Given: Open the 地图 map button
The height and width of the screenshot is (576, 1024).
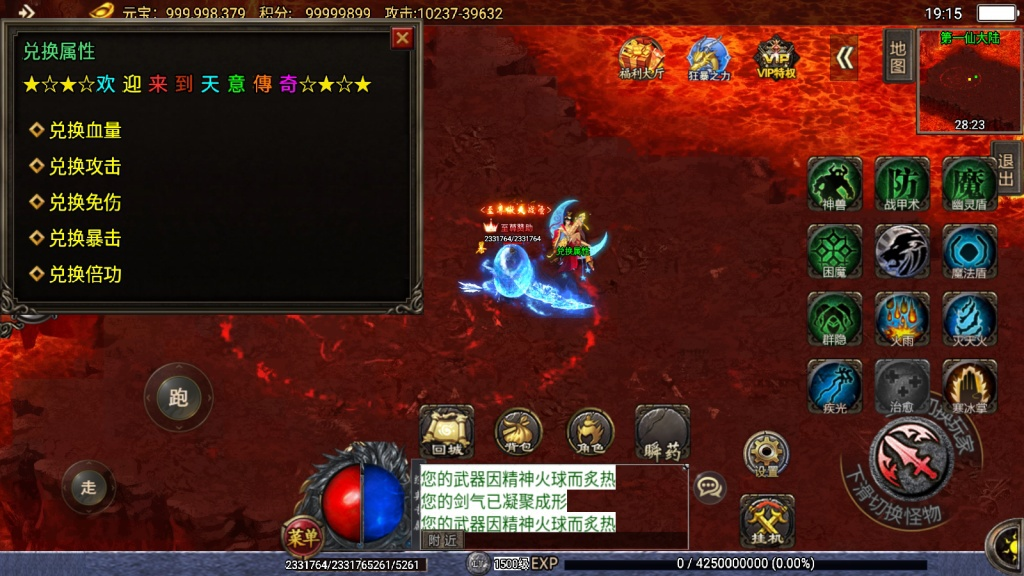Looking at the screenshot, I should click(898, 56).
